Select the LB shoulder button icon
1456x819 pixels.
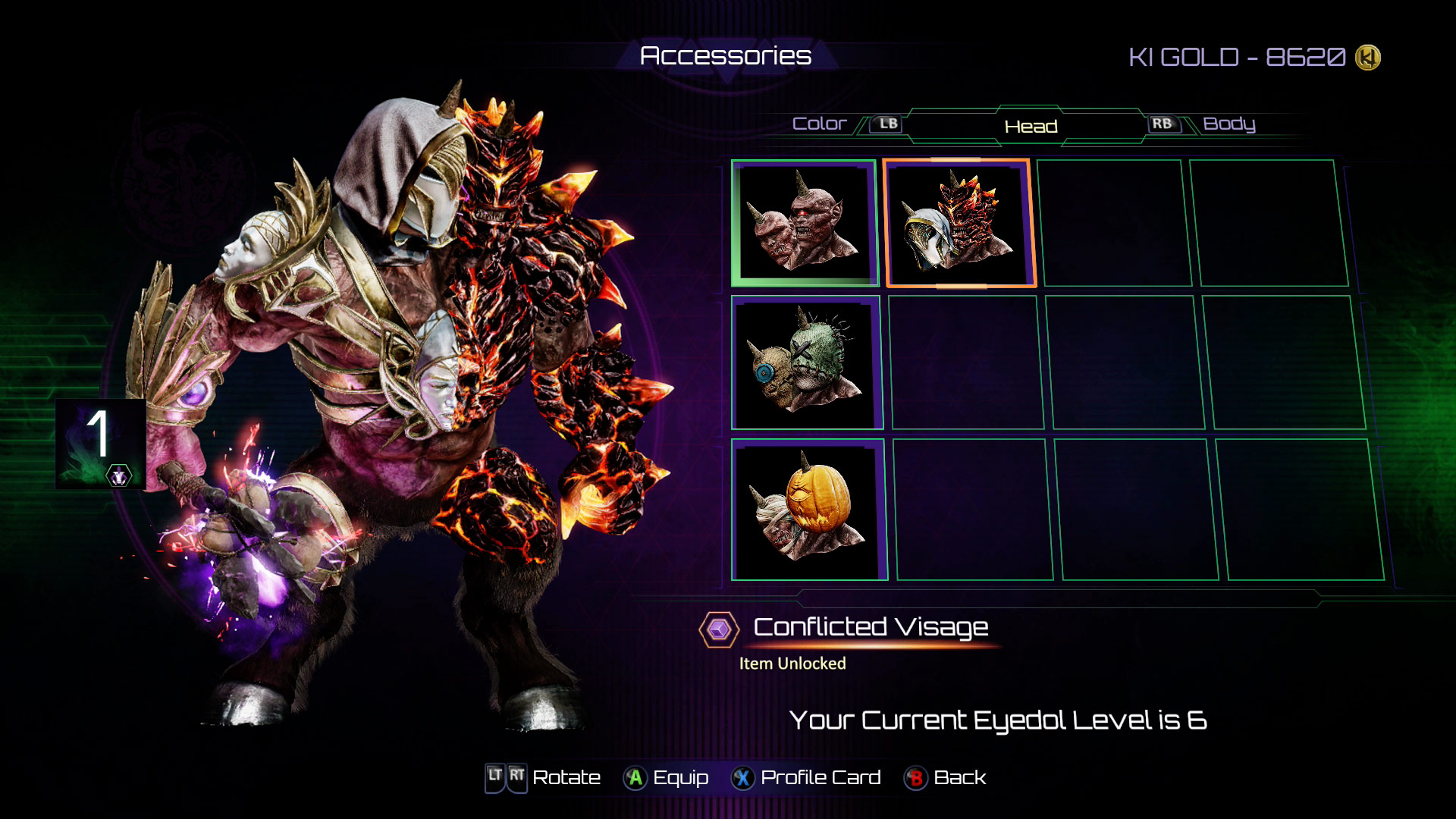(x=887, y=123)
